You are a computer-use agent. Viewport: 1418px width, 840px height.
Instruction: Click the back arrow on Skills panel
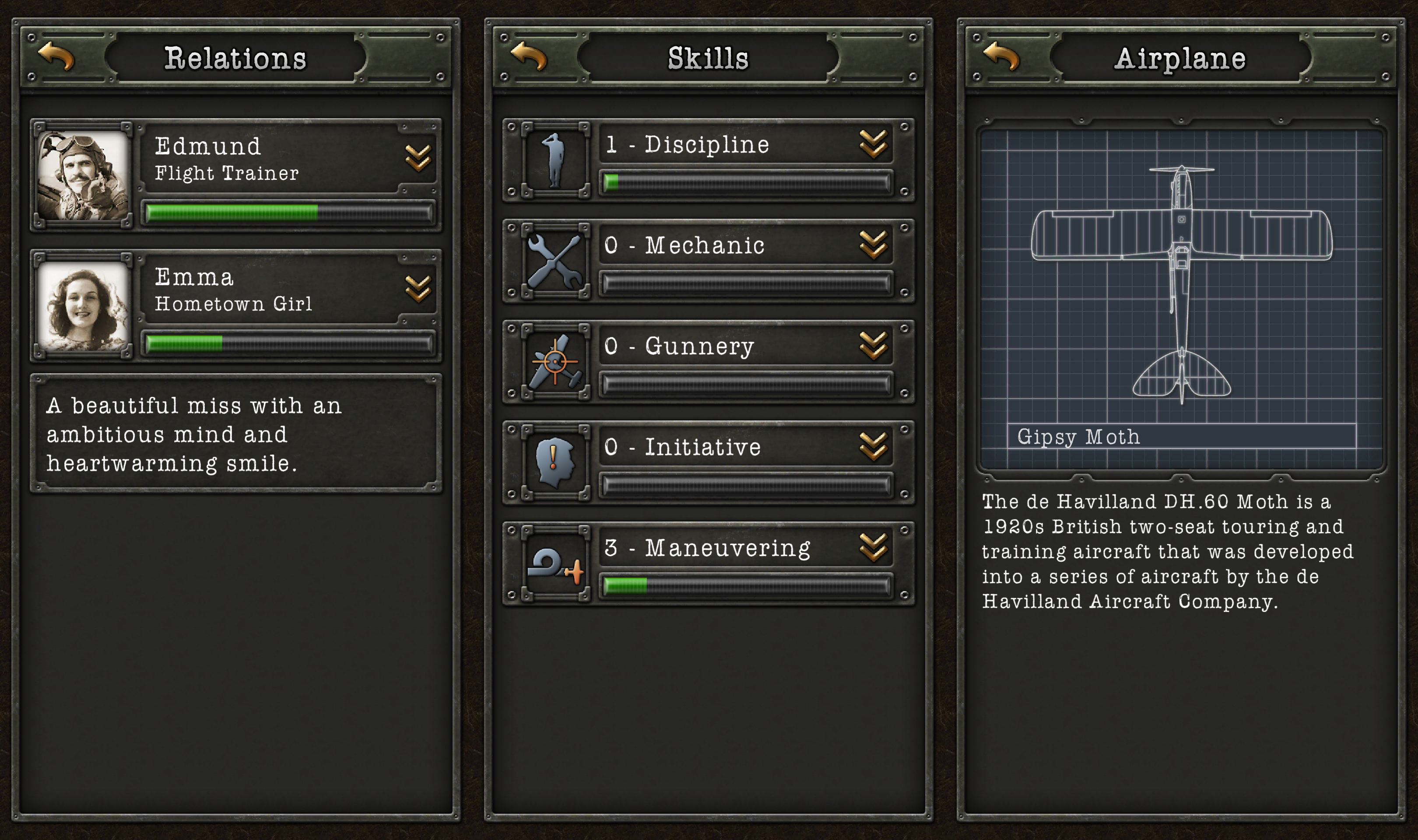tap(529, 56)
